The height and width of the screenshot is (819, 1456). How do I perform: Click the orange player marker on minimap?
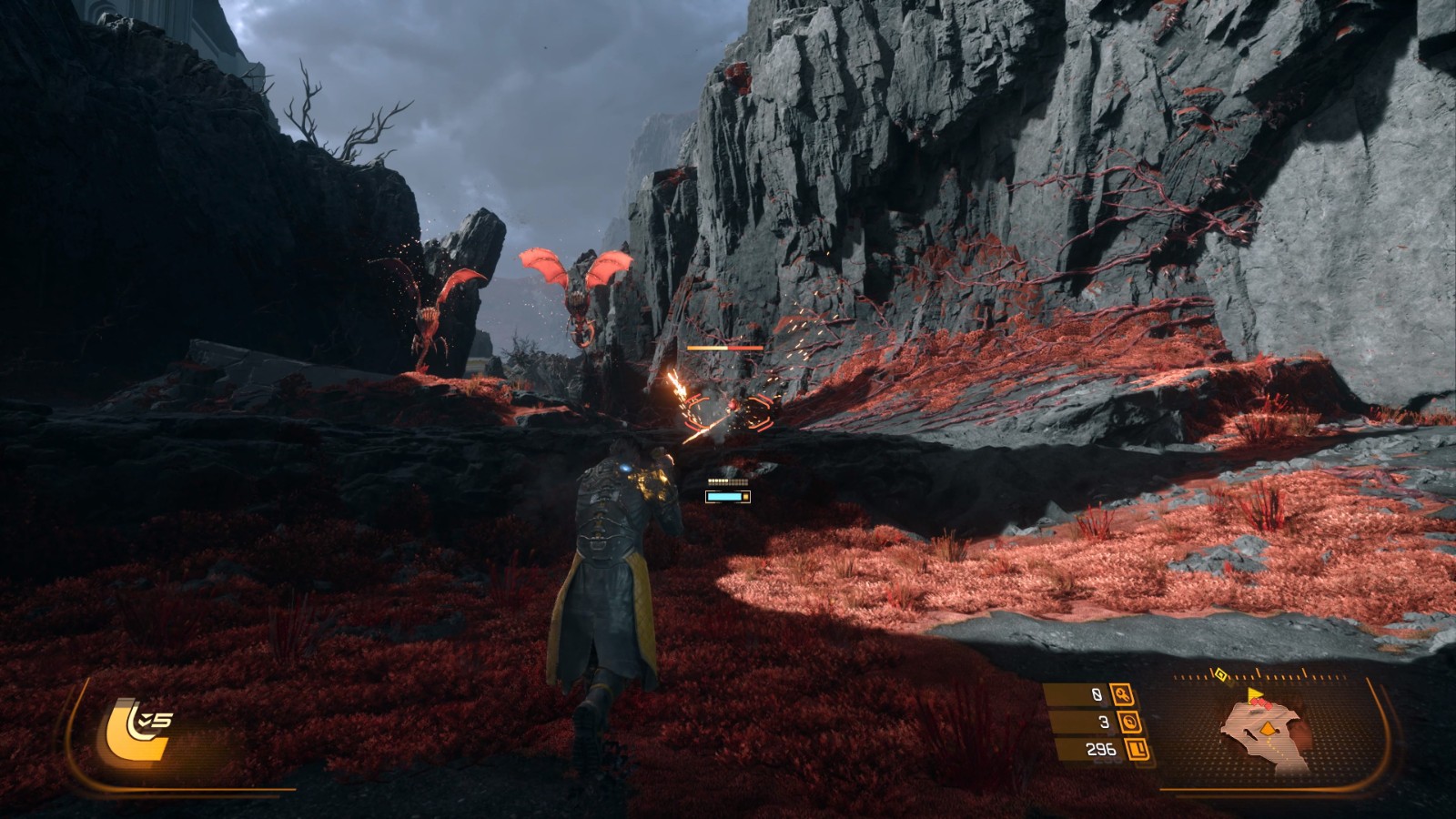tap(1267, 728)
